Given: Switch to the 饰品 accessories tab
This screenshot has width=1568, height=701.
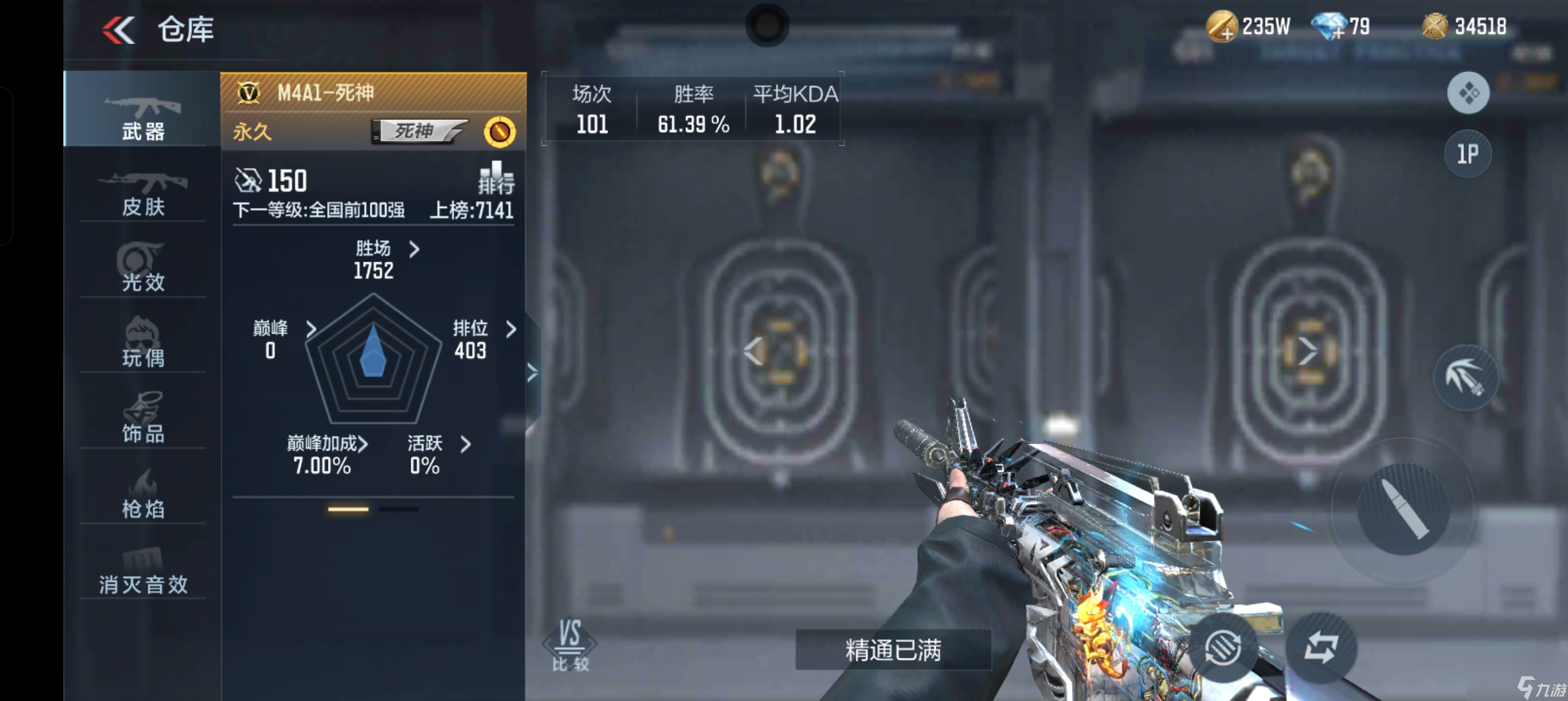Looking at the screenshot, I should [143, 419].
